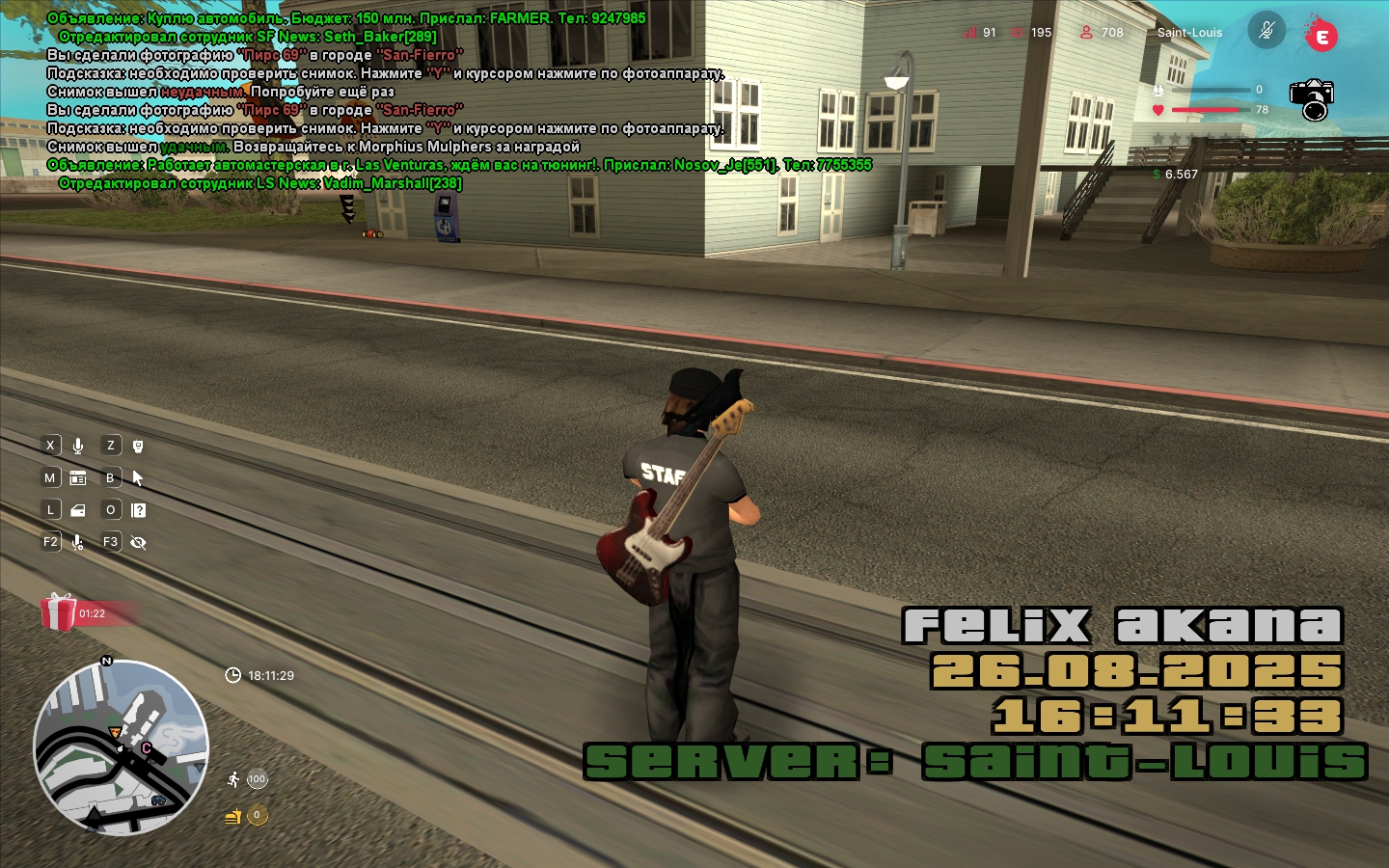Open the red gift box reward

click(59, 612)
